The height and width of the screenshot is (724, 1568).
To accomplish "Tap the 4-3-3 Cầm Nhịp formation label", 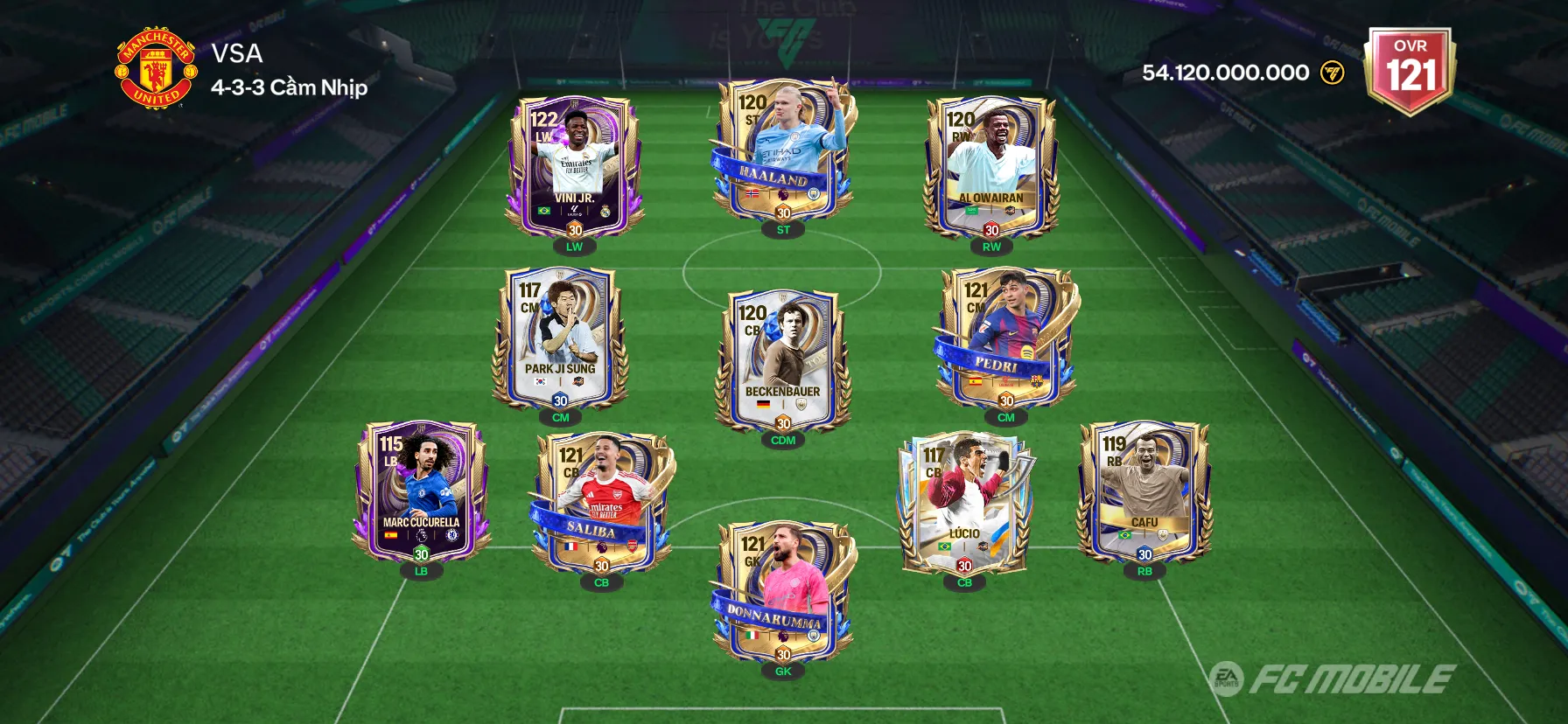I will point(290,87).
